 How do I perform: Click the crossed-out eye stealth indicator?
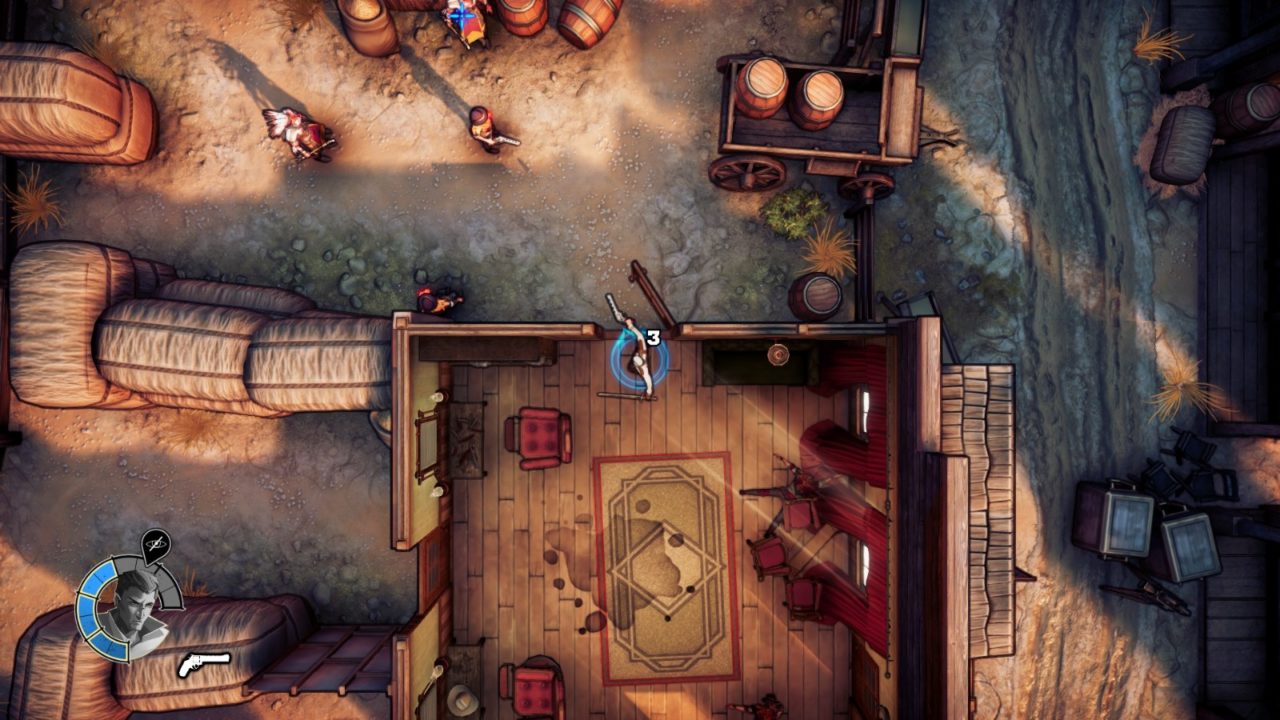tap(155, 545)
